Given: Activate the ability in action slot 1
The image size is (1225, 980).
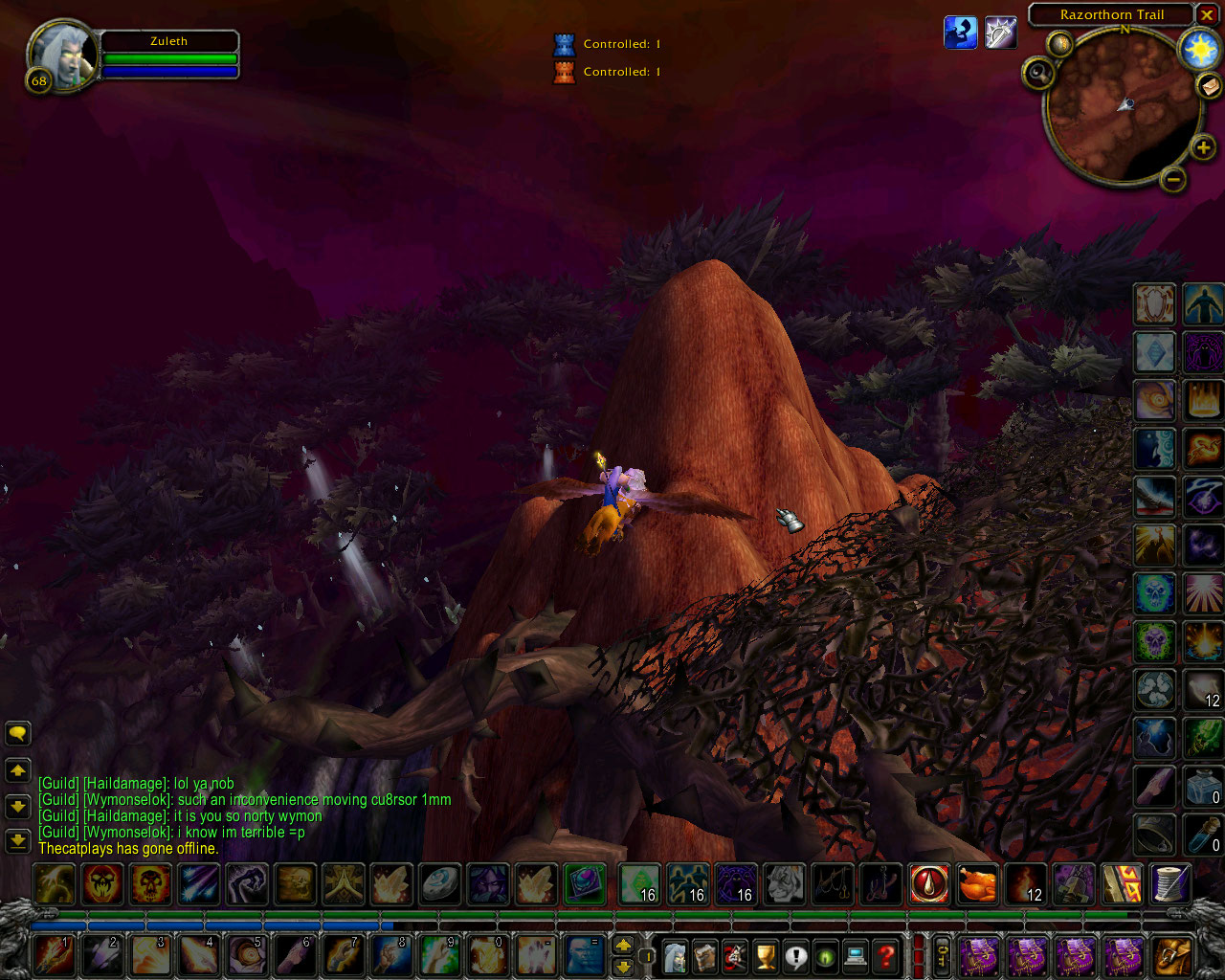Looking at the screenshot, I should (55, 956).
